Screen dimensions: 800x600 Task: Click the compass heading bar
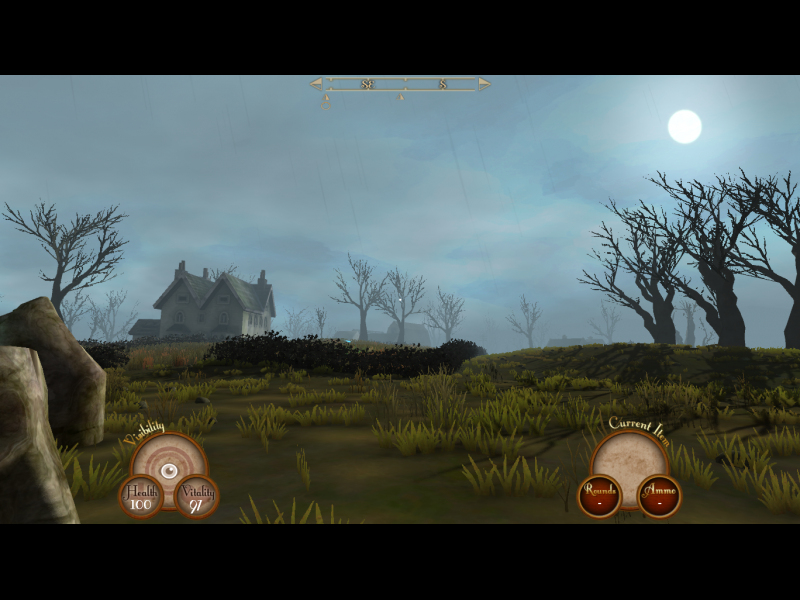click(400, 84)
